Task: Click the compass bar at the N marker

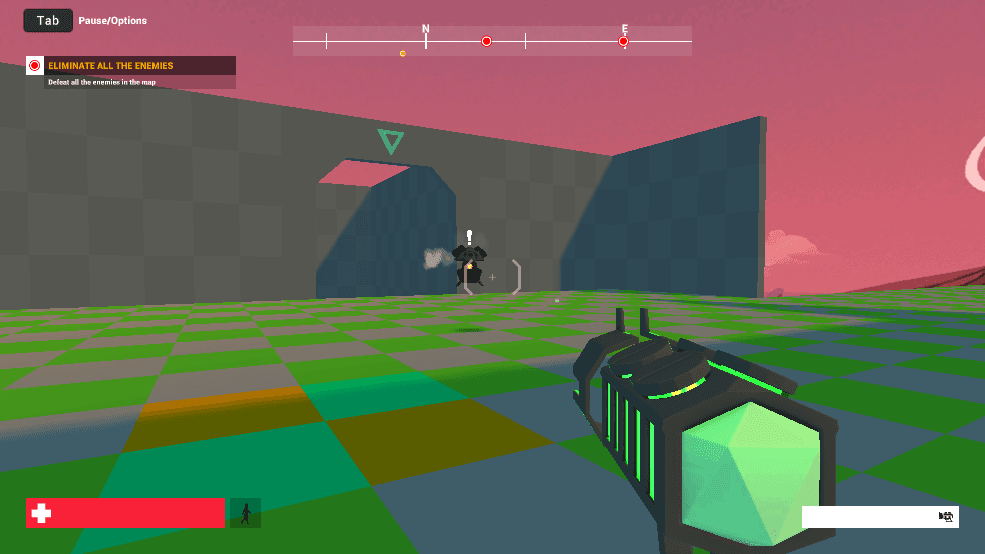Action: pos(426,40)
